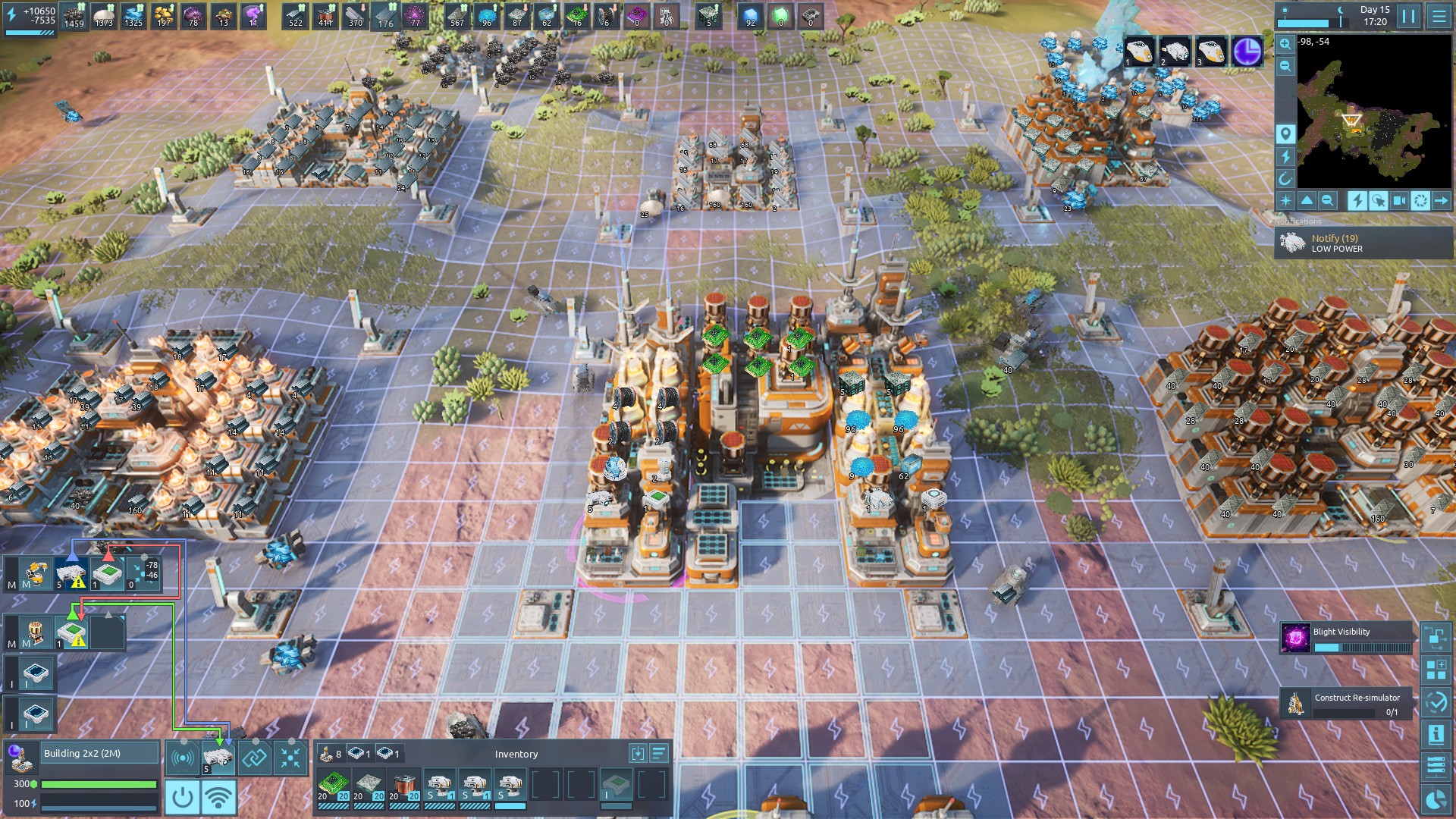The width and height of the screenshot is (1456, 819).
Task: Zoom in on the minimap
Action: click(1285, 44)
